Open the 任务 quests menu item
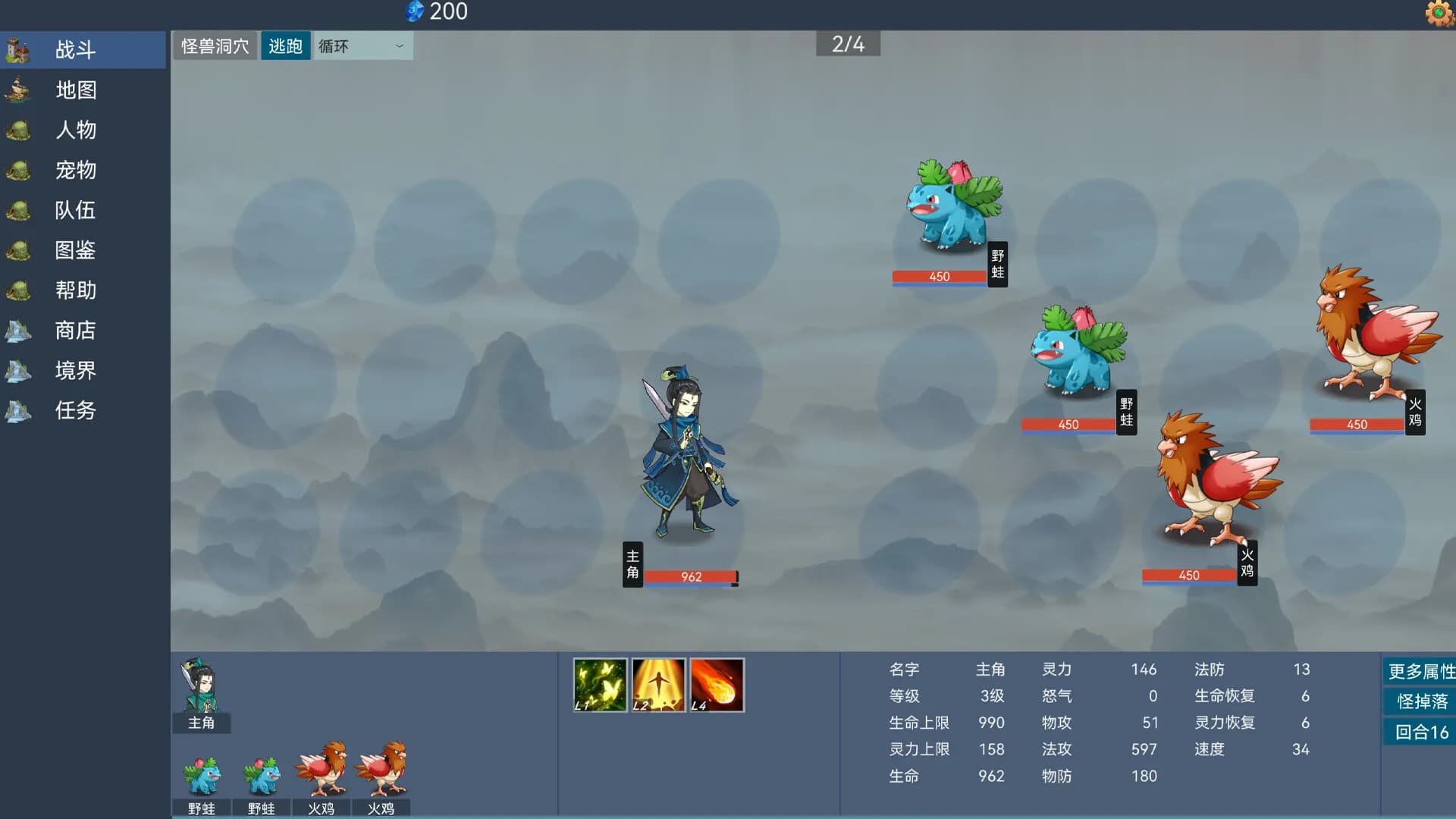The image size is (1456, 819). (18, 411)
